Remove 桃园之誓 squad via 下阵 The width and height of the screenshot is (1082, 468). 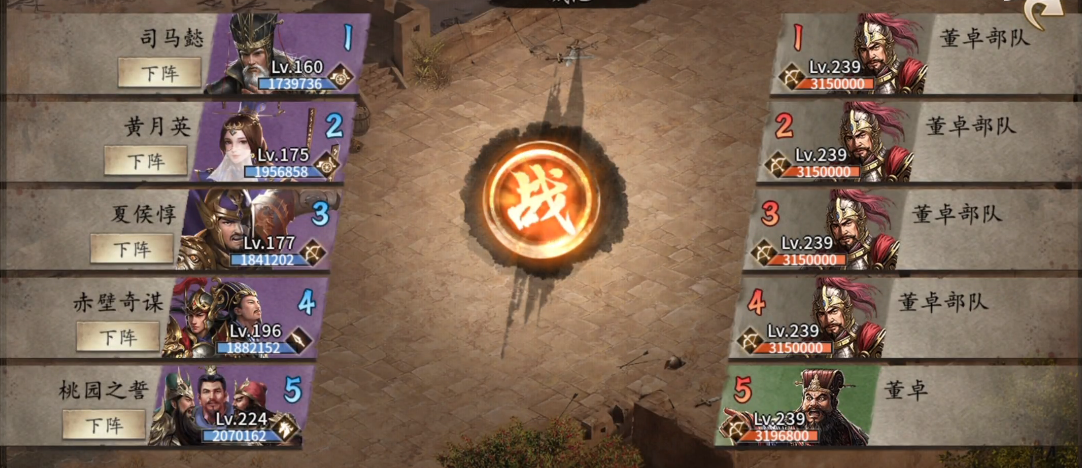tap(104, 424)
